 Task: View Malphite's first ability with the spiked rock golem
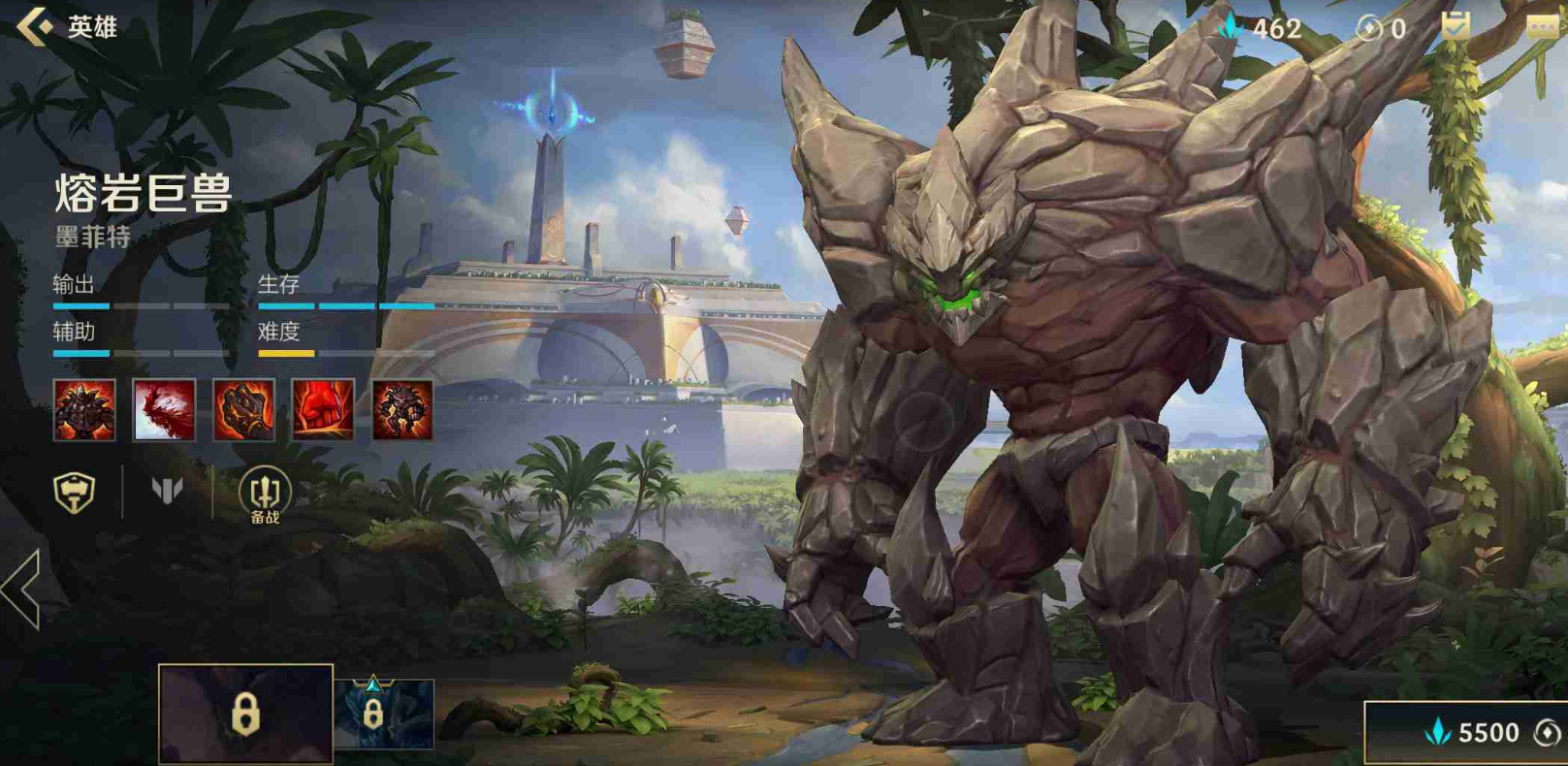tap(84, 410)
